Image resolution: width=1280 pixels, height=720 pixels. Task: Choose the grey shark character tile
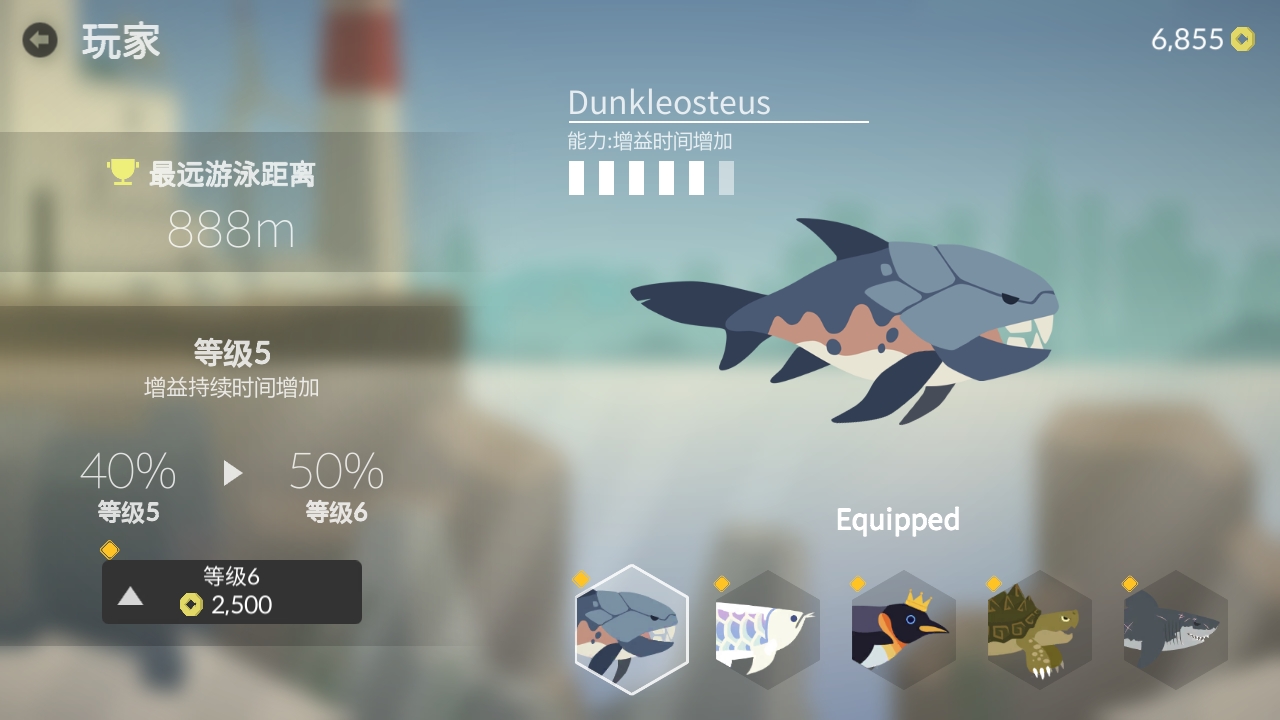point(1176,630)
